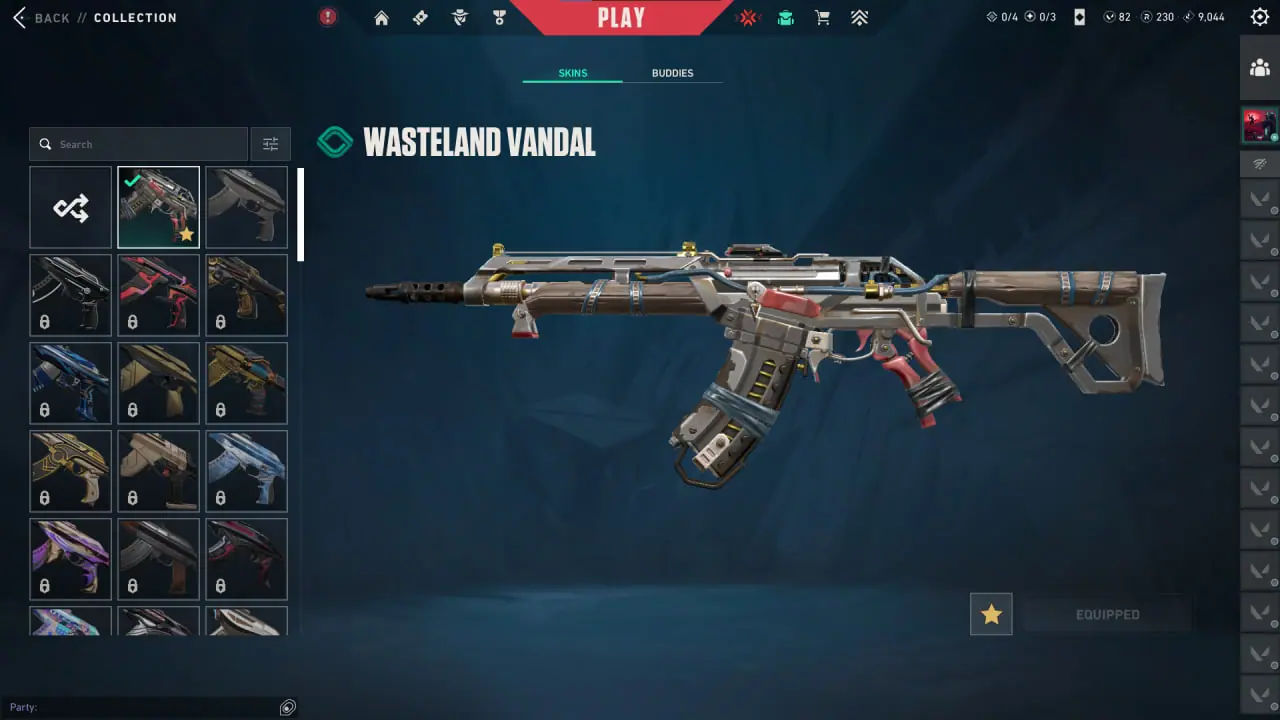This screenshot has height=720, width=1280.
Task: Click the Vandal skins scrollbar
Action: coord(301,215)
